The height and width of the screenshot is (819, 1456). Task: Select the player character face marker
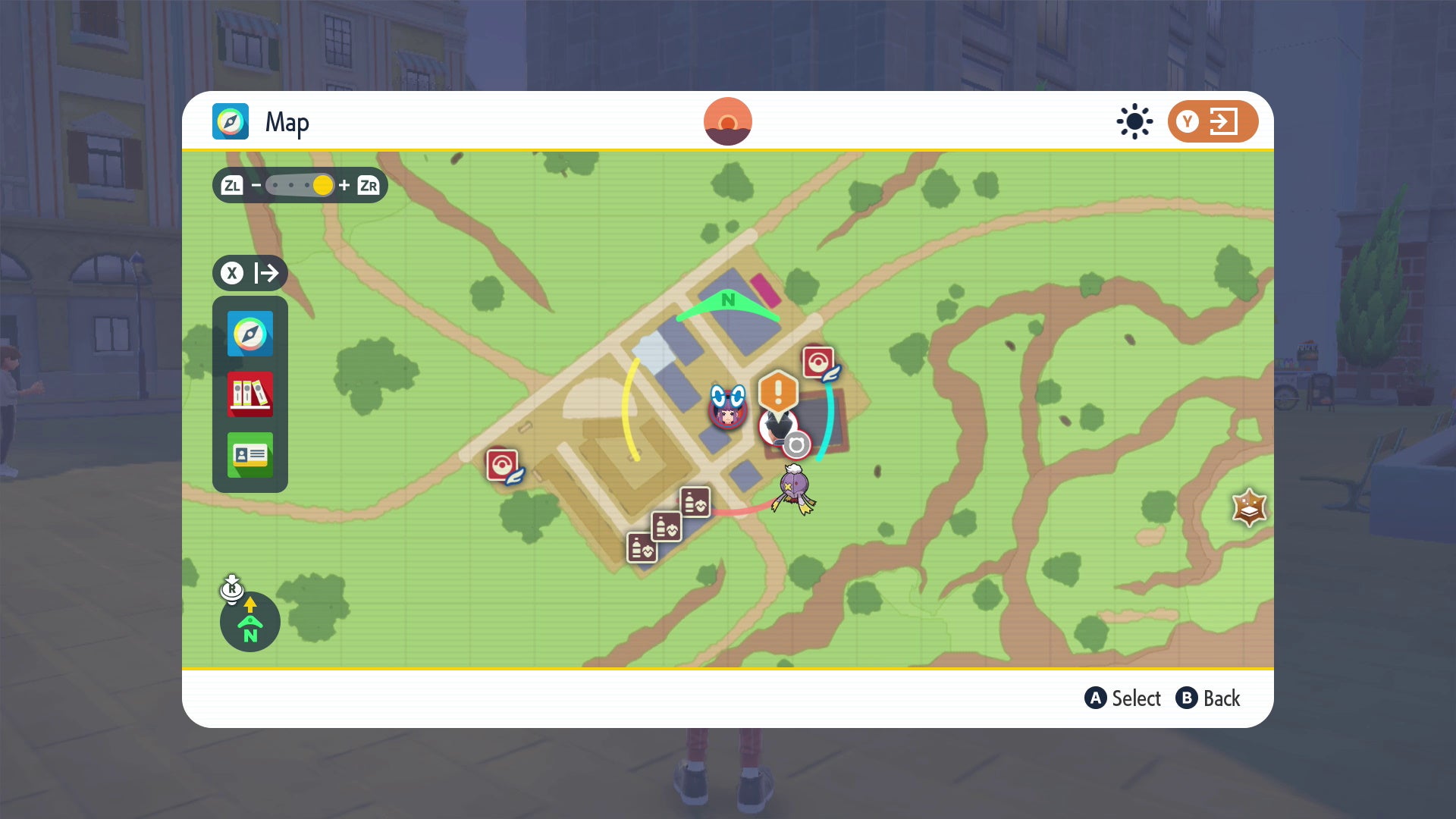tap(726, 414)
